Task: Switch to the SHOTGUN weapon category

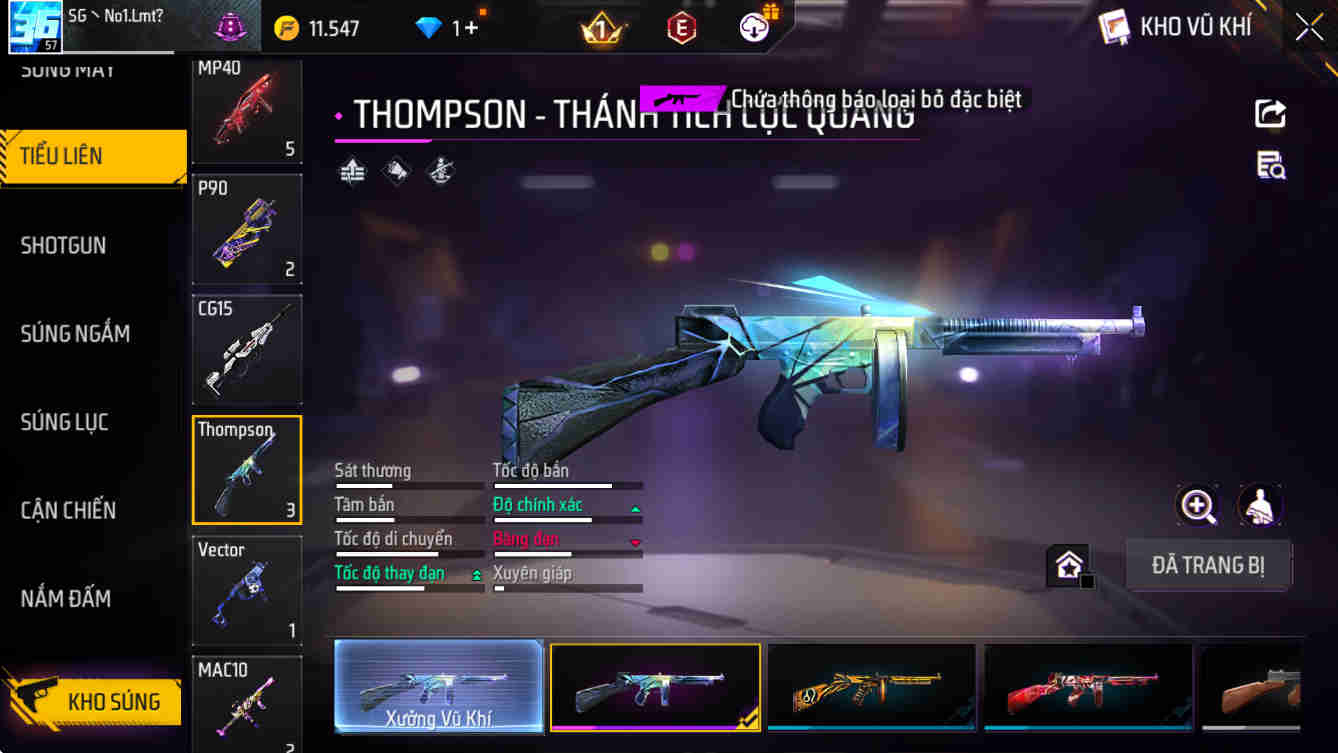Action: click(x=63, y=245)
